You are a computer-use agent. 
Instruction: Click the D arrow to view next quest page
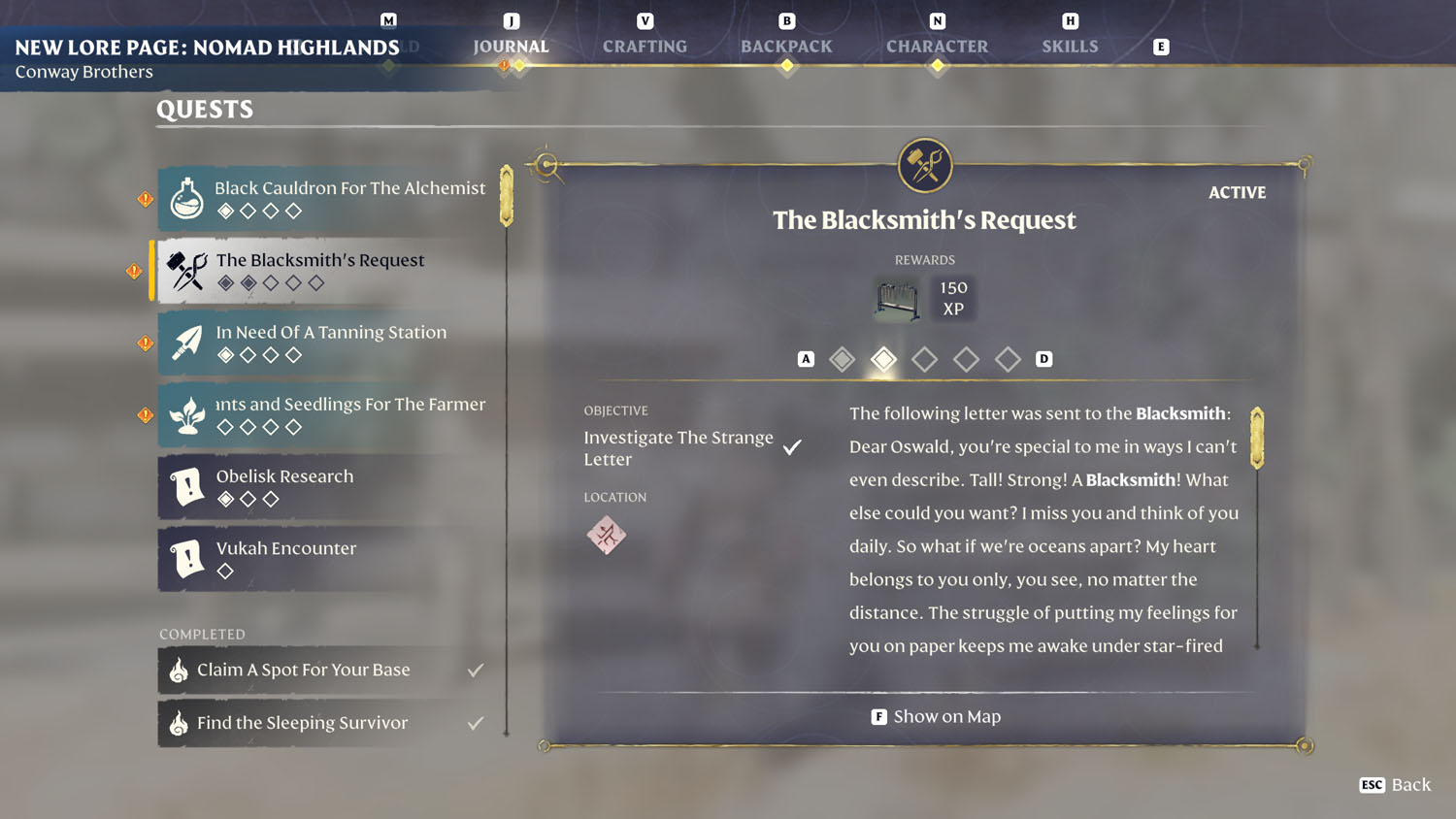tap(1044, 358)
